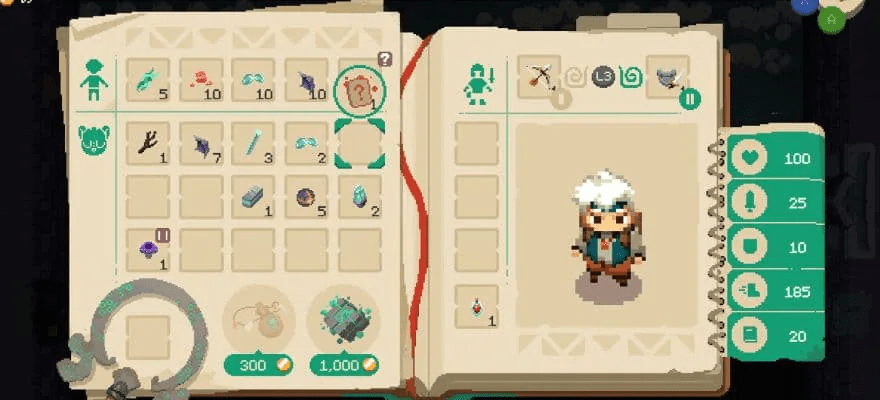Select the teal rod item stack of 3
The width and height of the screenshot is (880, 400).
(253, 143)
